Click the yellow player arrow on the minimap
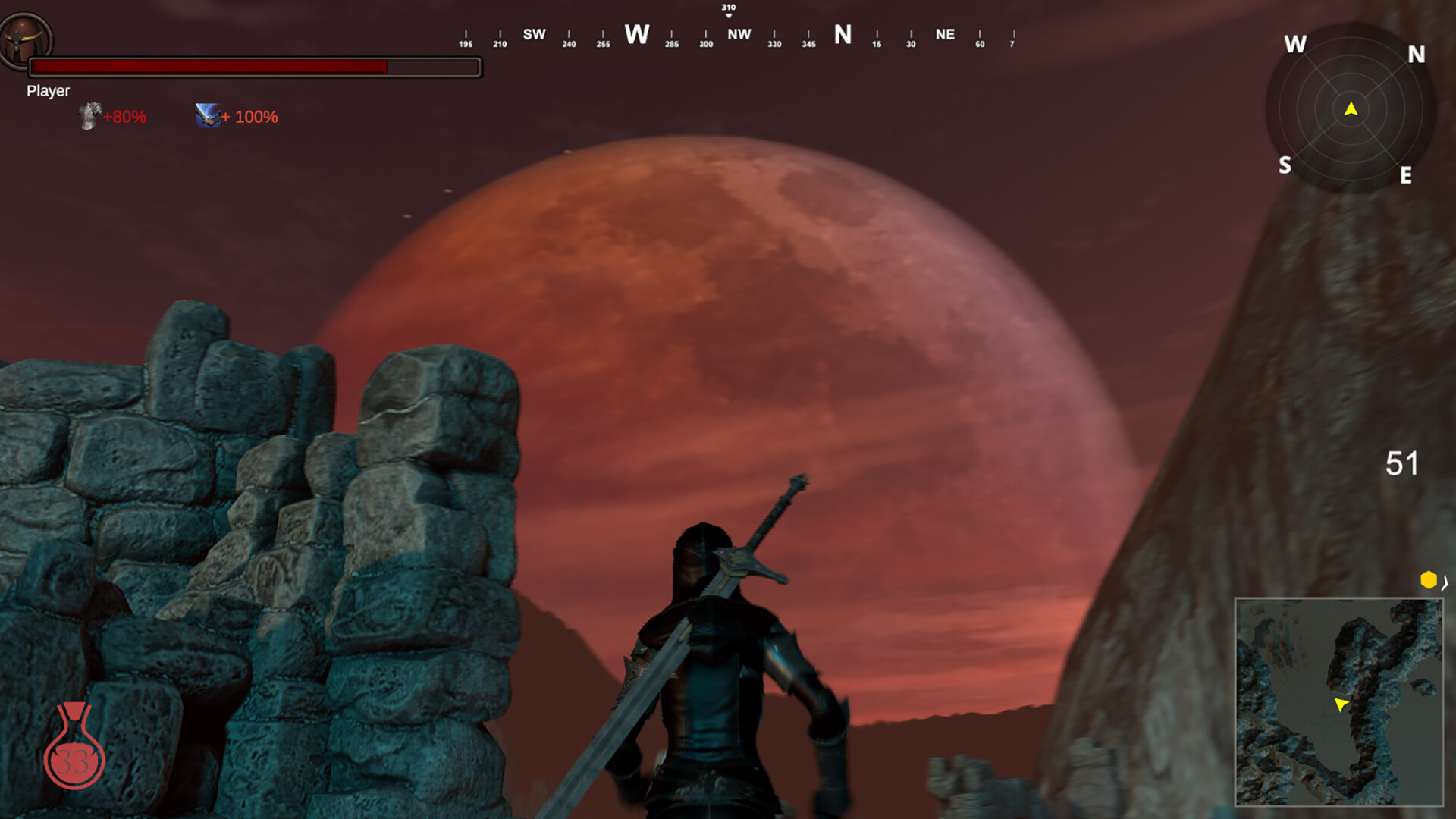 pyautogui.click(x=1340, y=705)
